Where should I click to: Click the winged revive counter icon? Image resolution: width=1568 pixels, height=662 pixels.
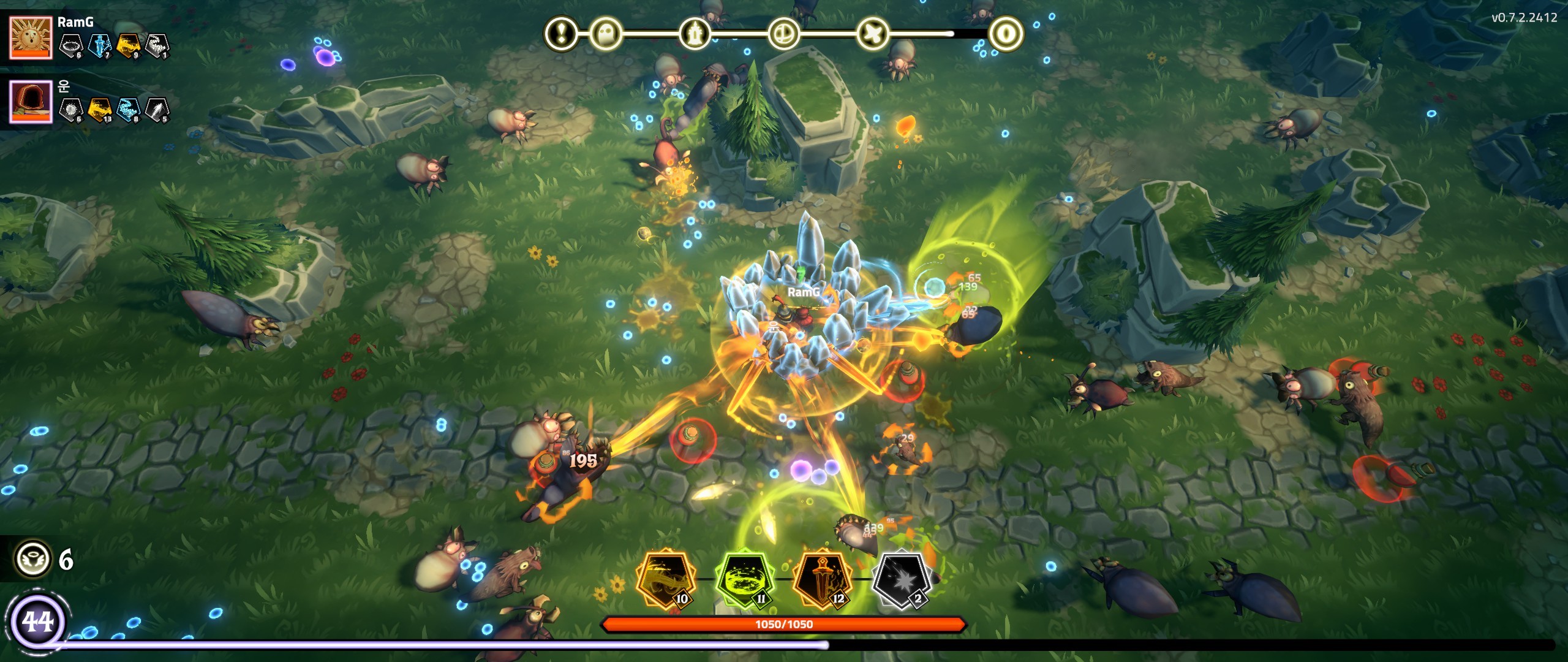pyautogui.click(x=32, y=559)
